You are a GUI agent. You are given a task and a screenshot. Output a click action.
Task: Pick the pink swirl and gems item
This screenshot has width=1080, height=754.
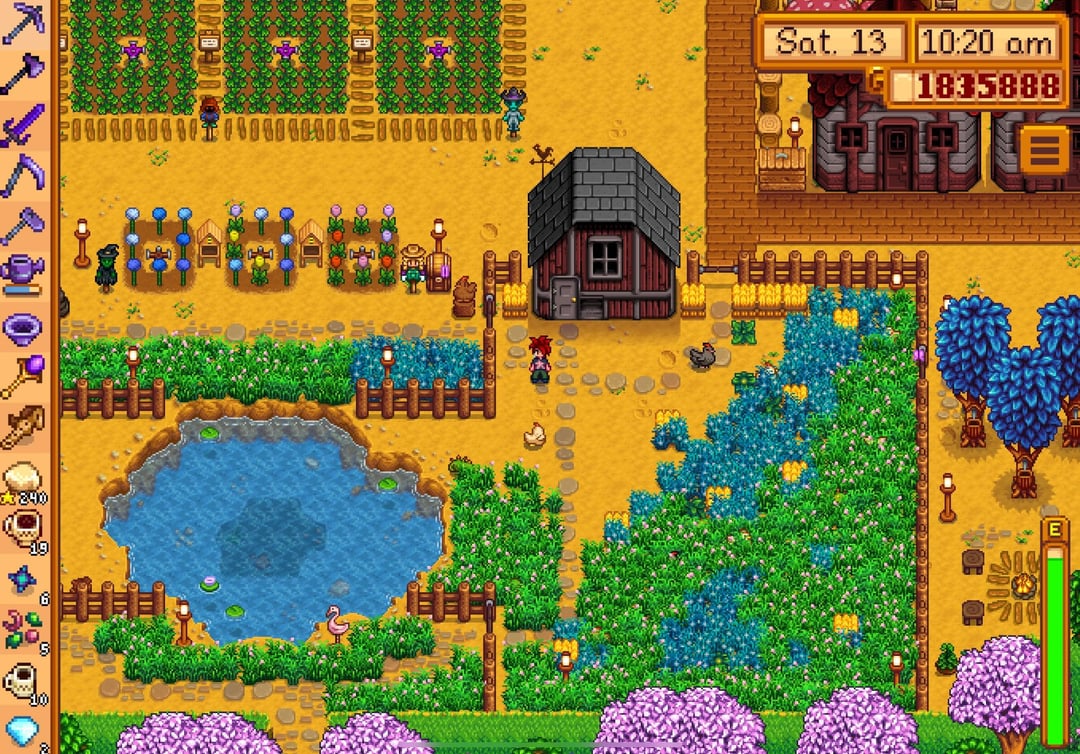coord(22,630)
